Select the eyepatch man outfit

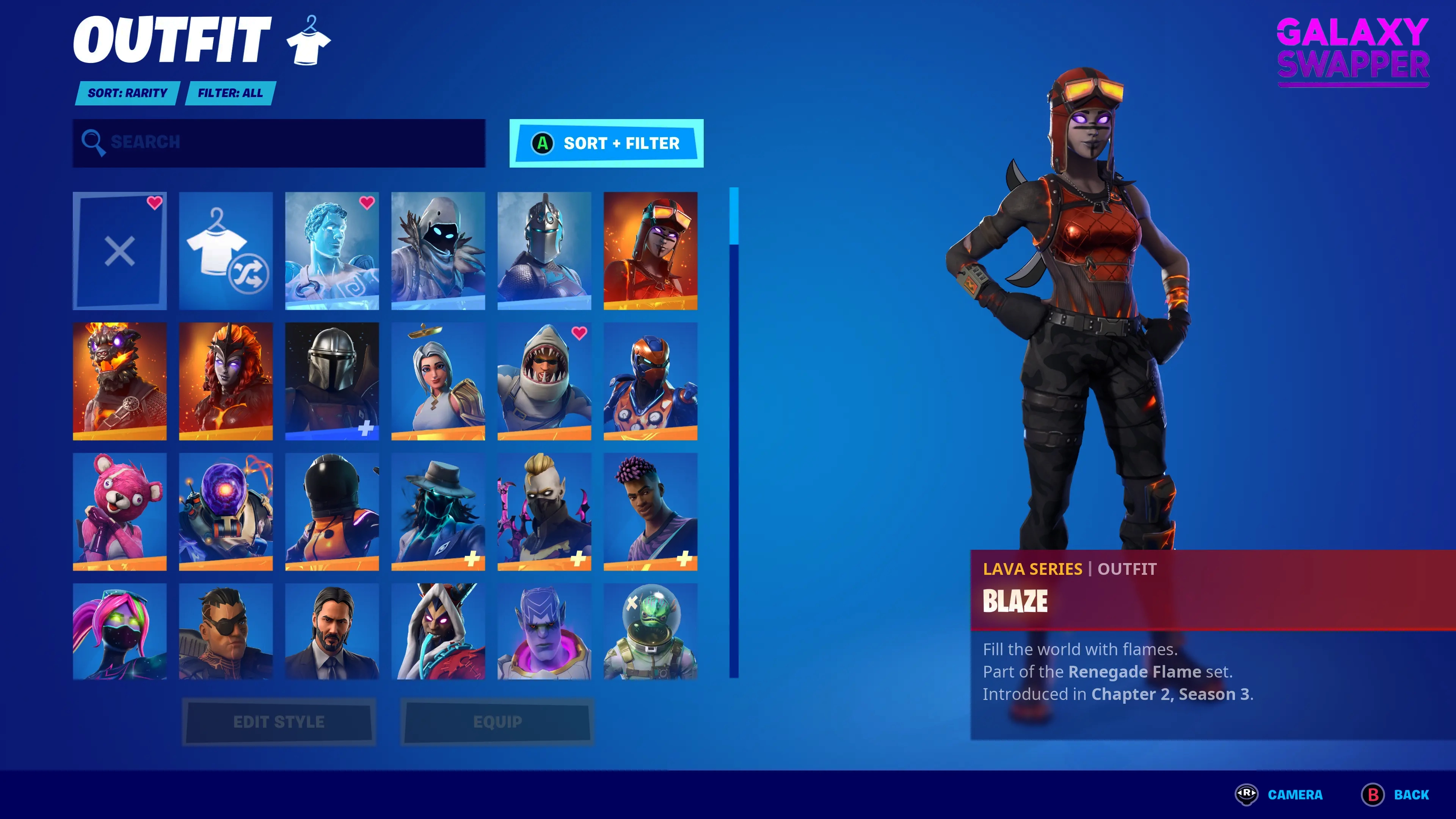point(226,631)
